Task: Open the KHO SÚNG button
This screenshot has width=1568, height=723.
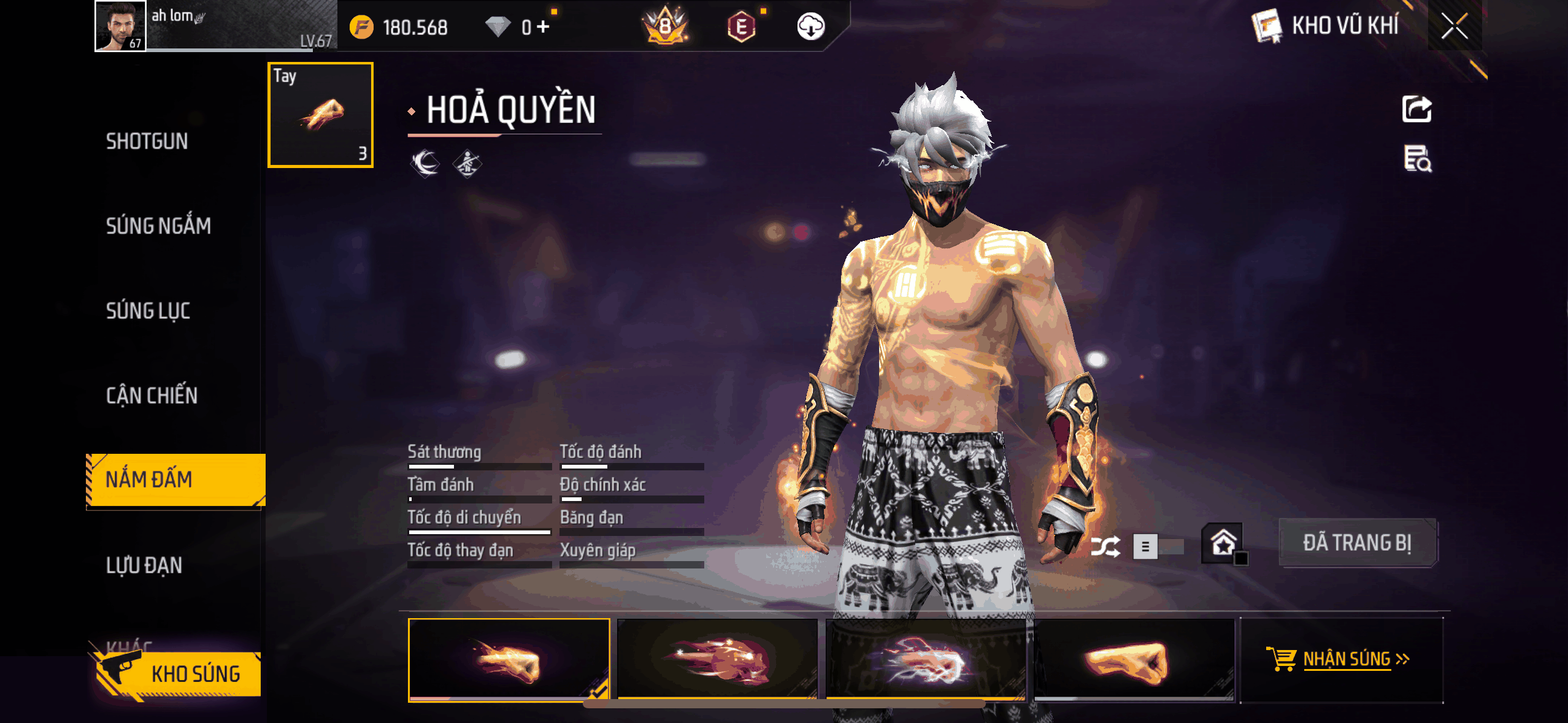Action: tap(178, 673)
